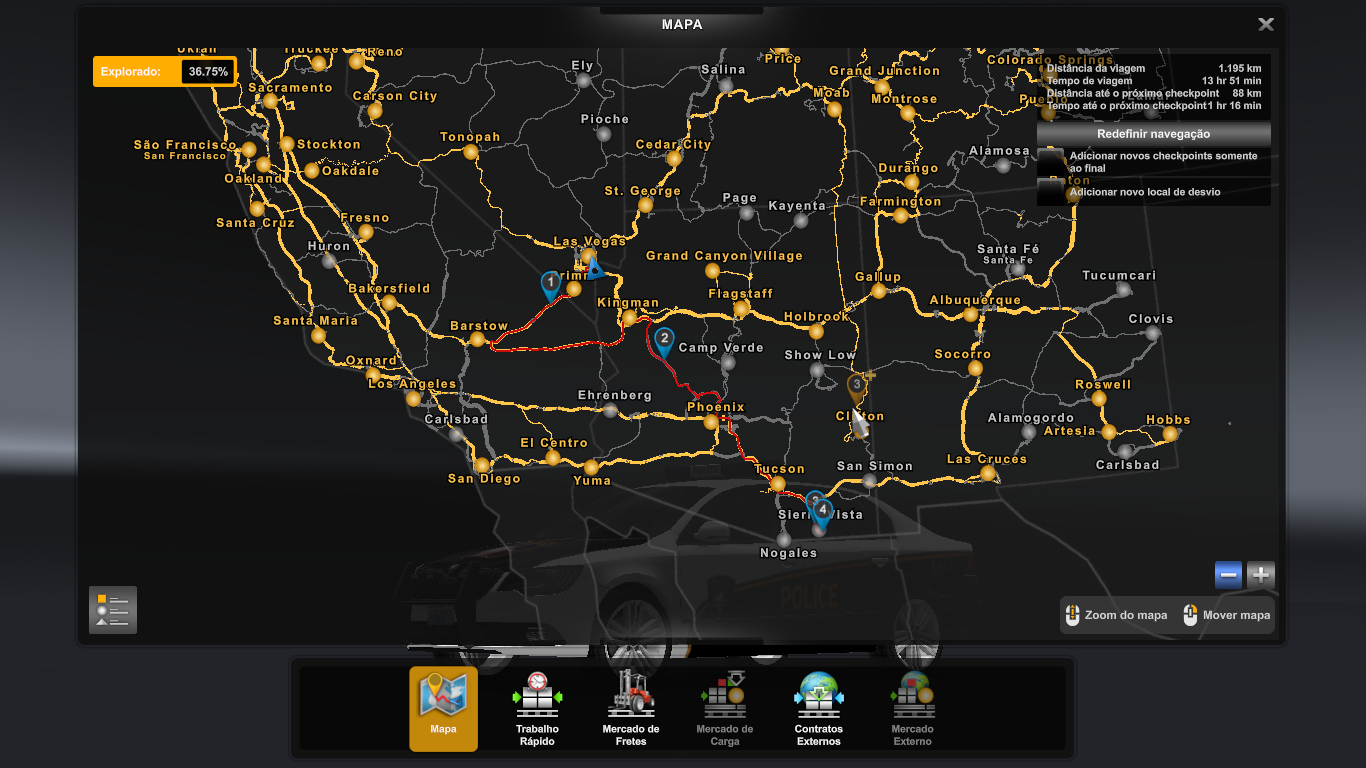The width and height of the screenshot is (1366, 768).
Task: Select the Mover mapa tool
Action: (x=1226, y=615)
